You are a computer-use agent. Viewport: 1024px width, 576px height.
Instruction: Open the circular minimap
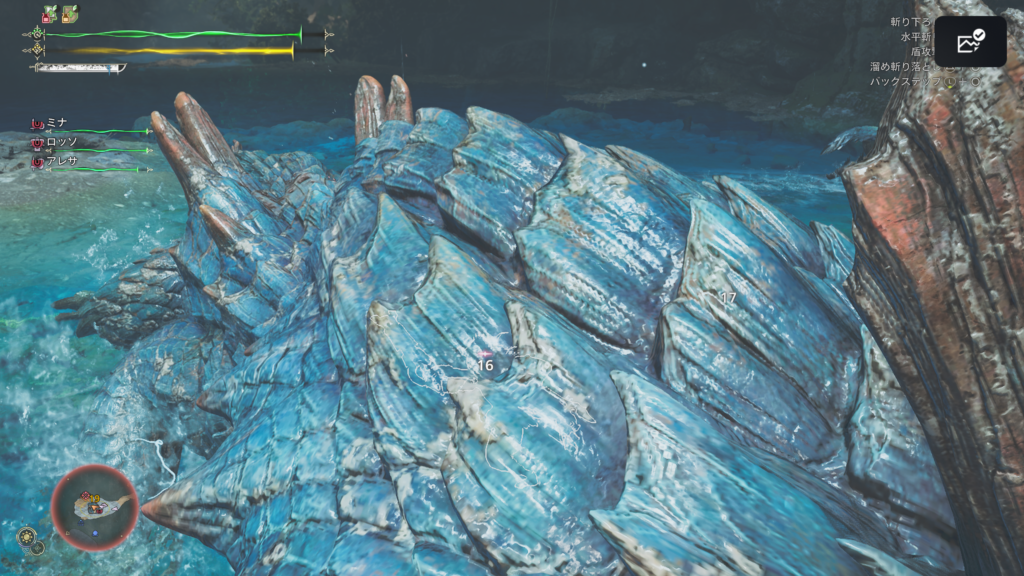[95, 507]
